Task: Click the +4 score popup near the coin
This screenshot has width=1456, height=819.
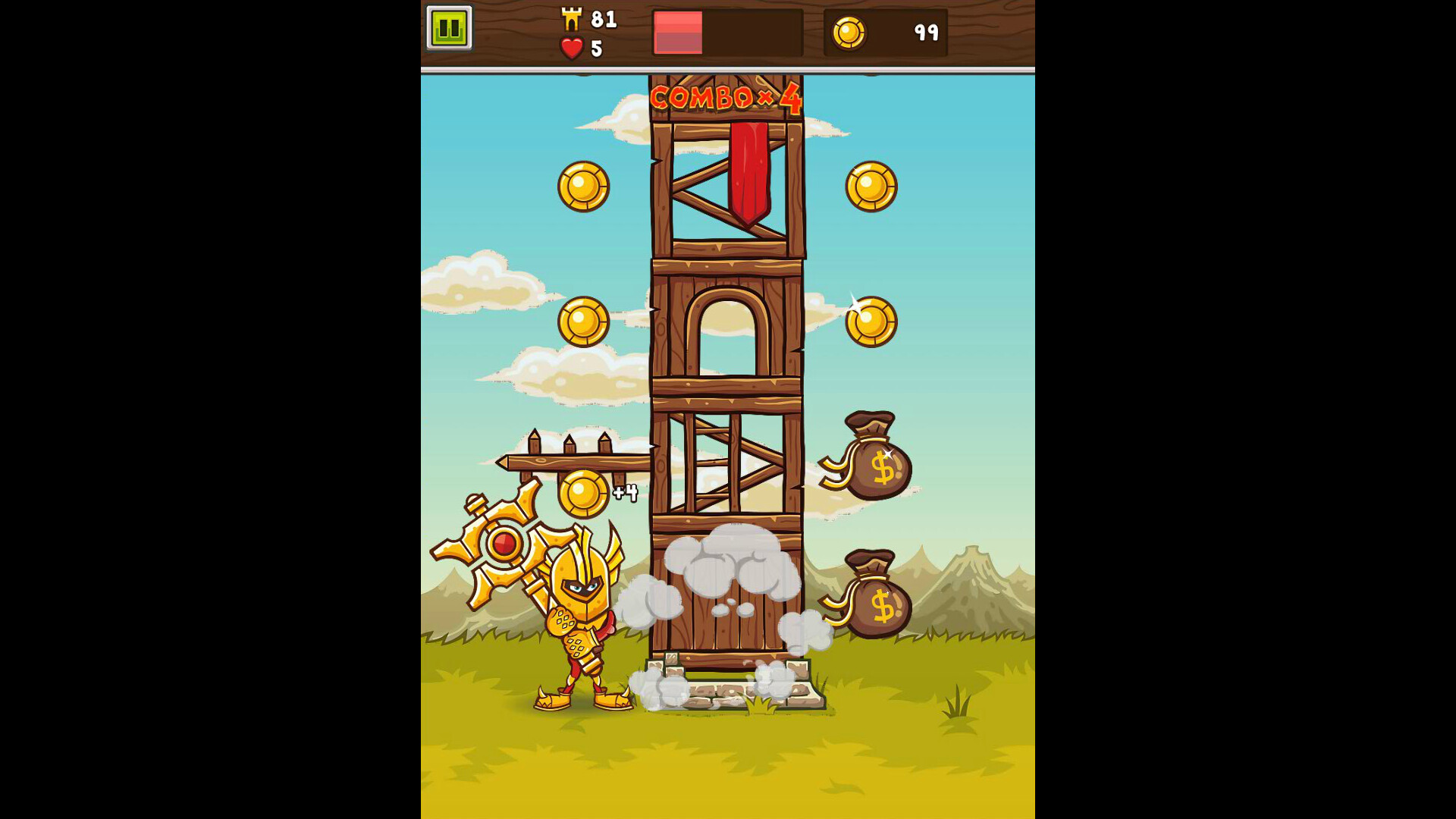Action: click(x=624, y=492)
